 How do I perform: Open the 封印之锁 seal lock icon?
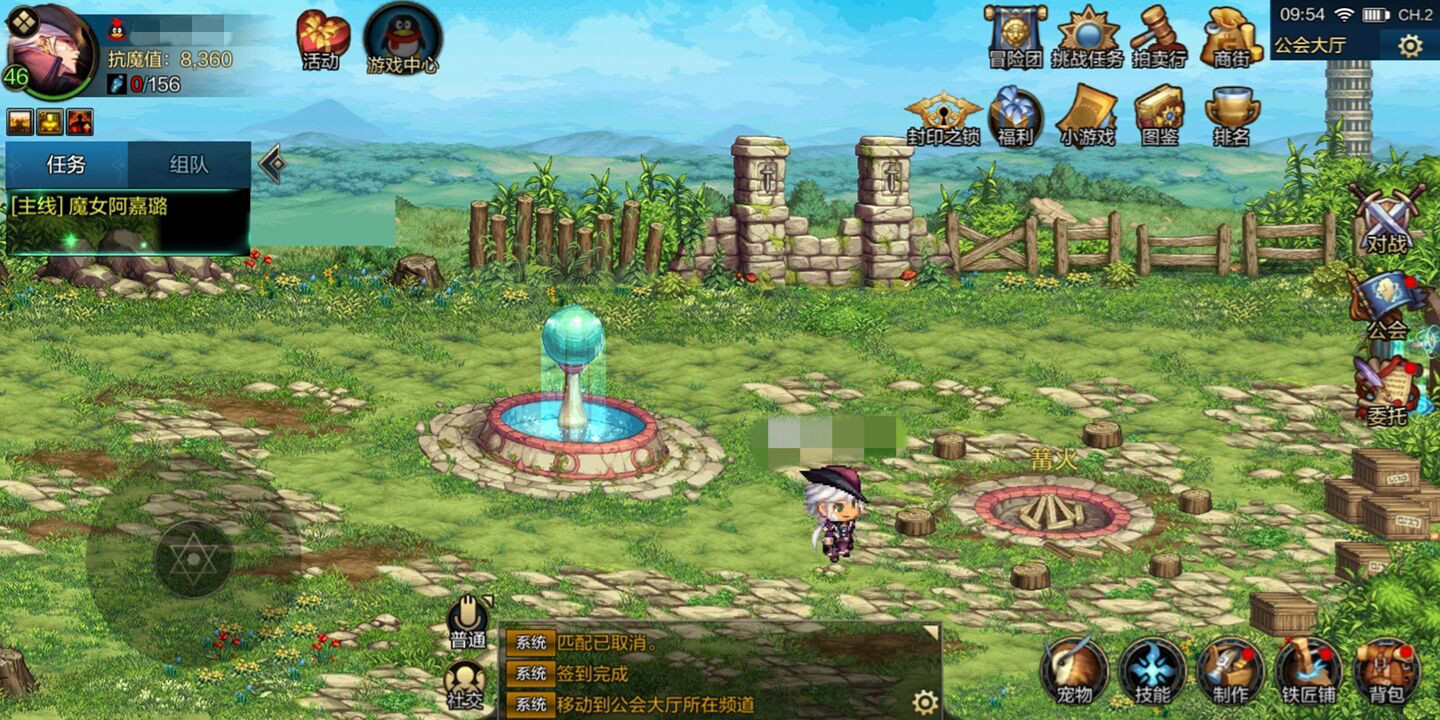tap(942, 115)
